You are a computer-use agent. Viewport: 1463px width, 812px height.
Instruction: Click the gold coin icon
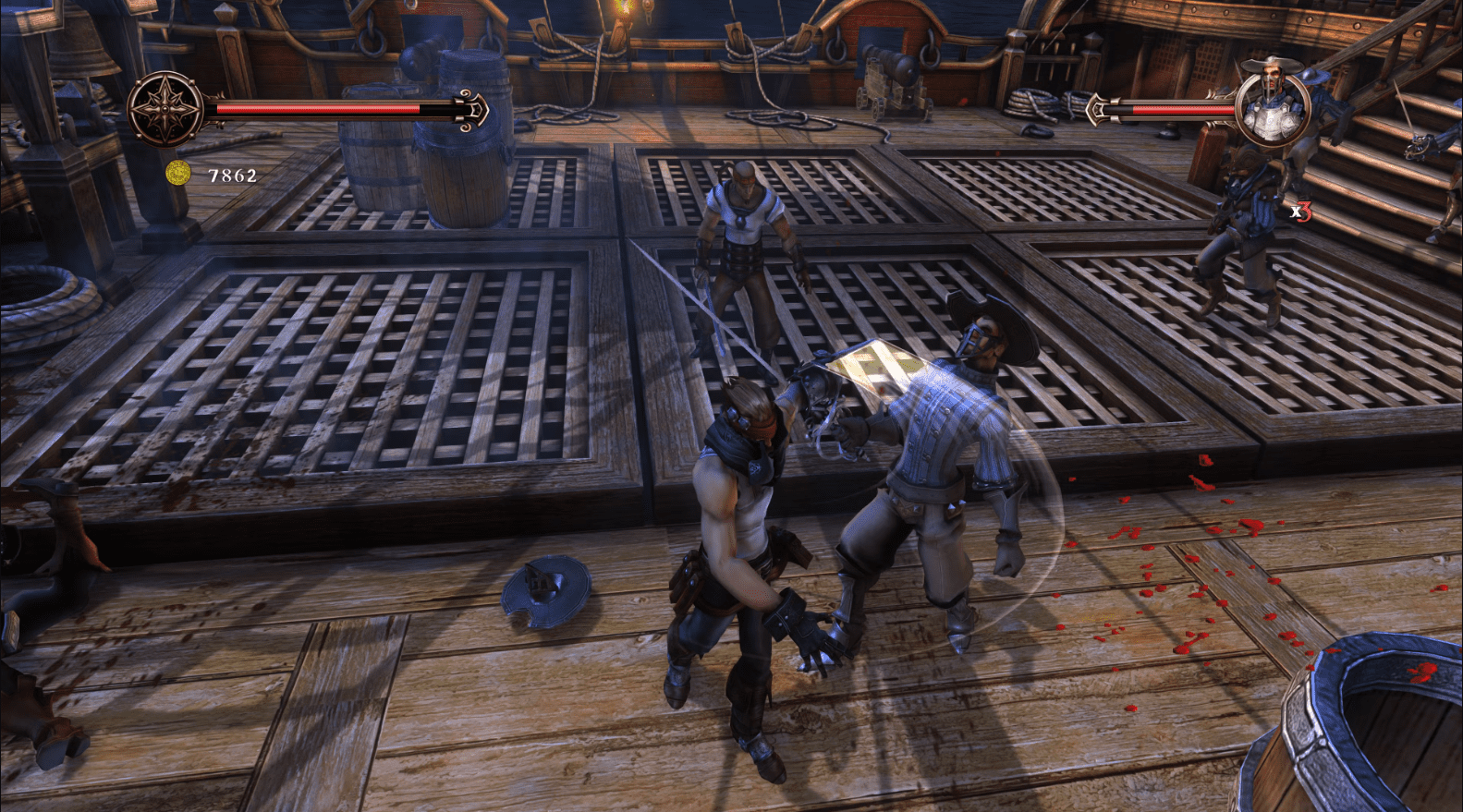[x=177, y=174]
